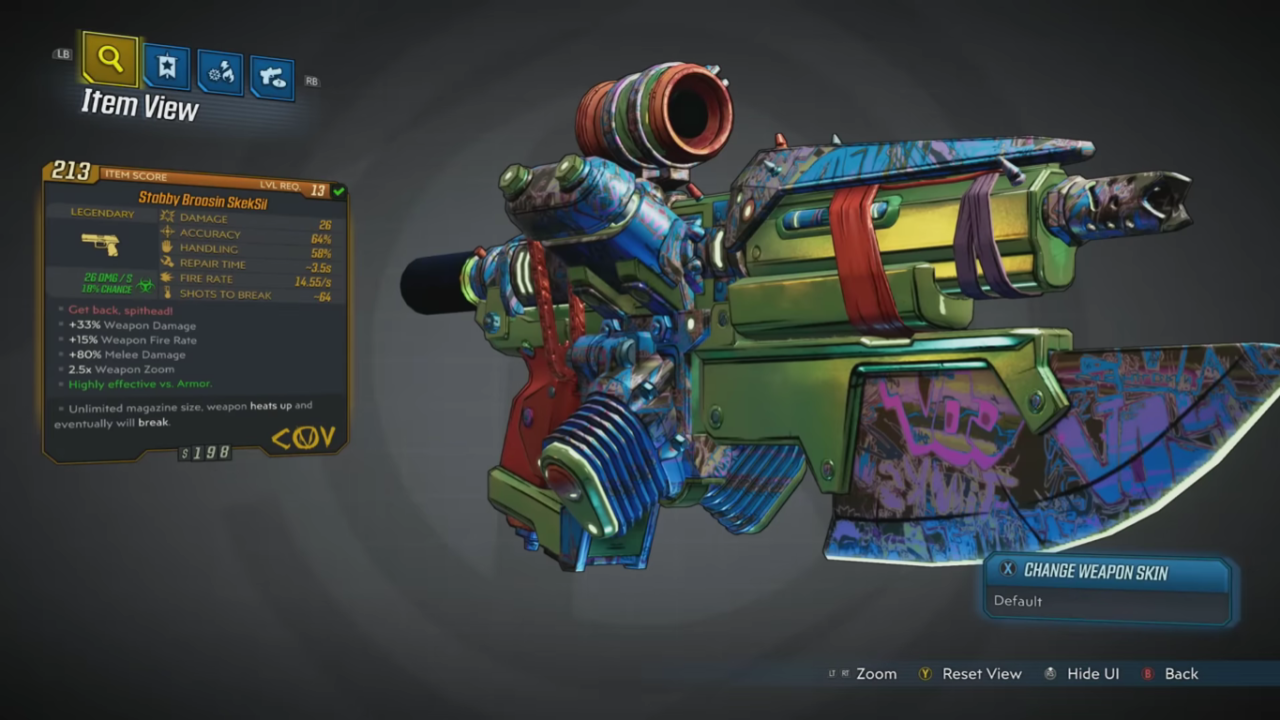Screen dimensions: 1280x720
Task: Click the Change Weapon Skin button
Action: tap(1095, 570)
